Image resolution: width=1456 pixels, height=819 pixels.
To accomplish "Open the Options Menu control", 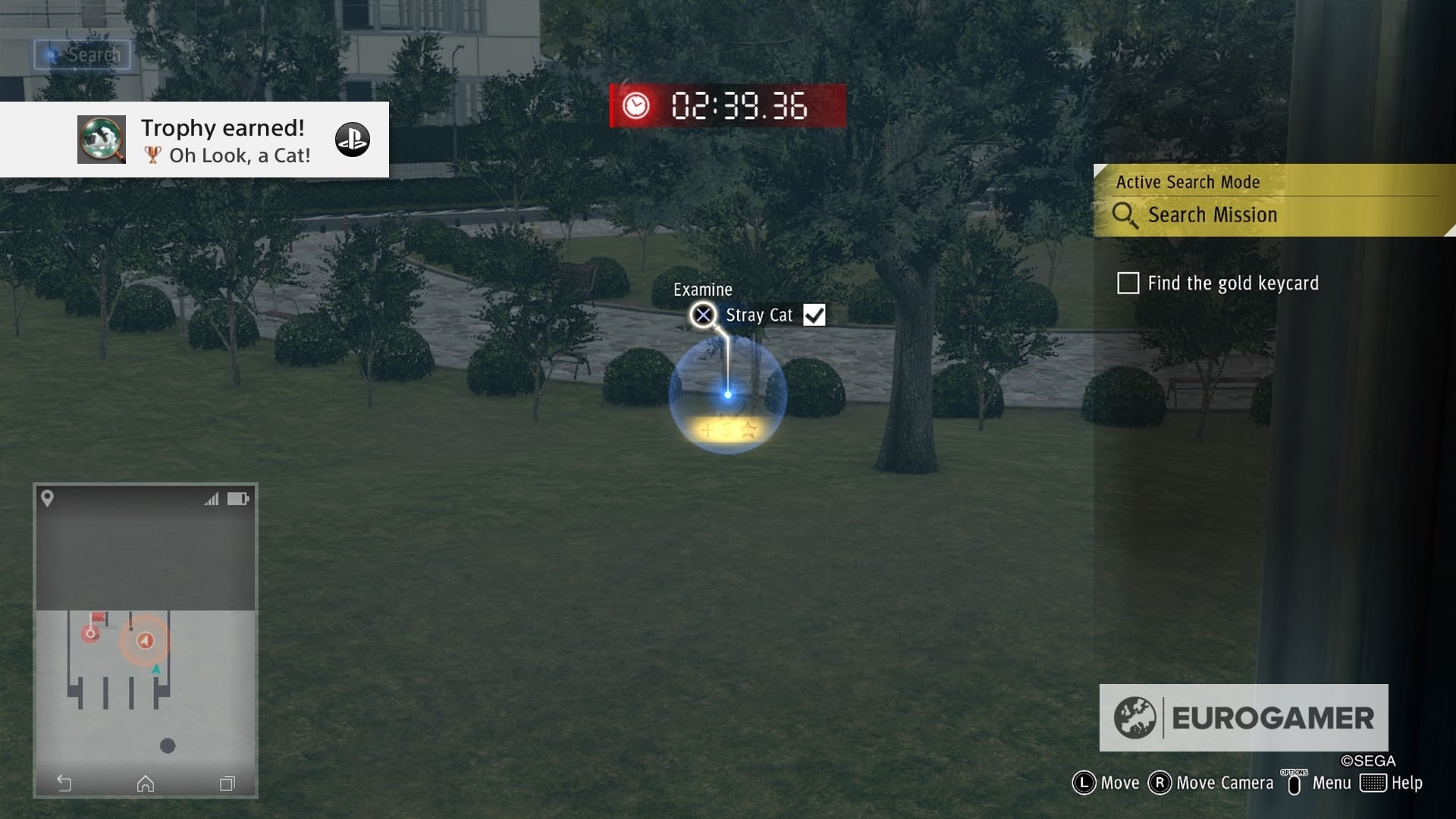I will pyautogui.click(x=1293, y=783).
